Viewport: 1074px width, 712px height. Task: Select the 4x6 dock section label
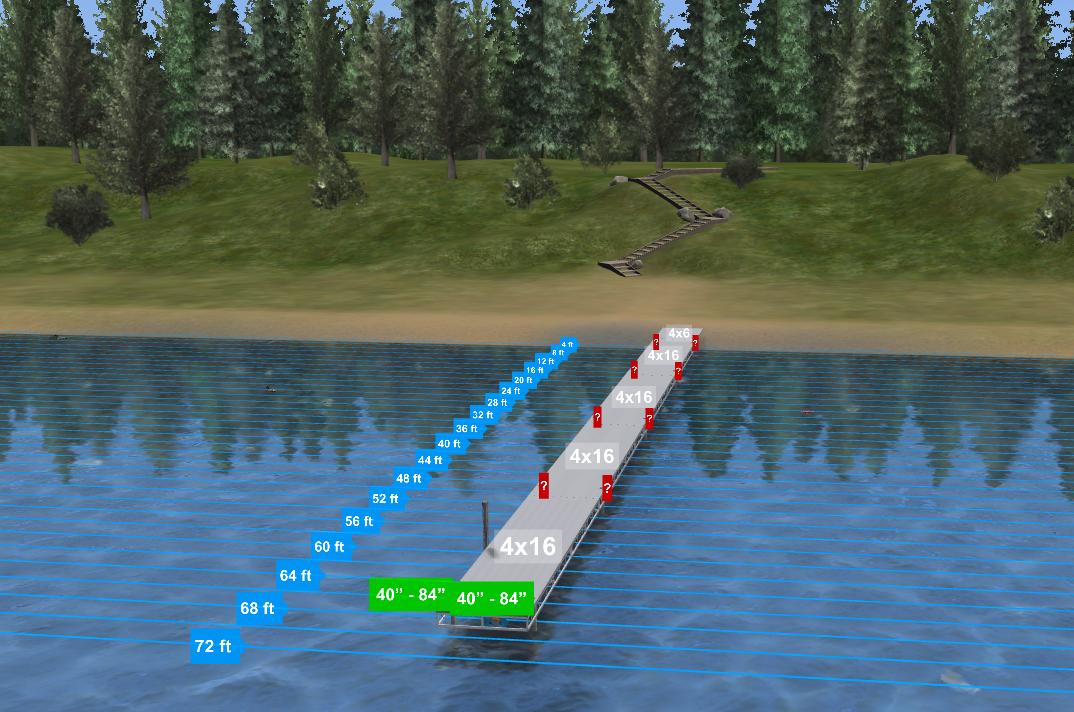(x=679, y=333)
